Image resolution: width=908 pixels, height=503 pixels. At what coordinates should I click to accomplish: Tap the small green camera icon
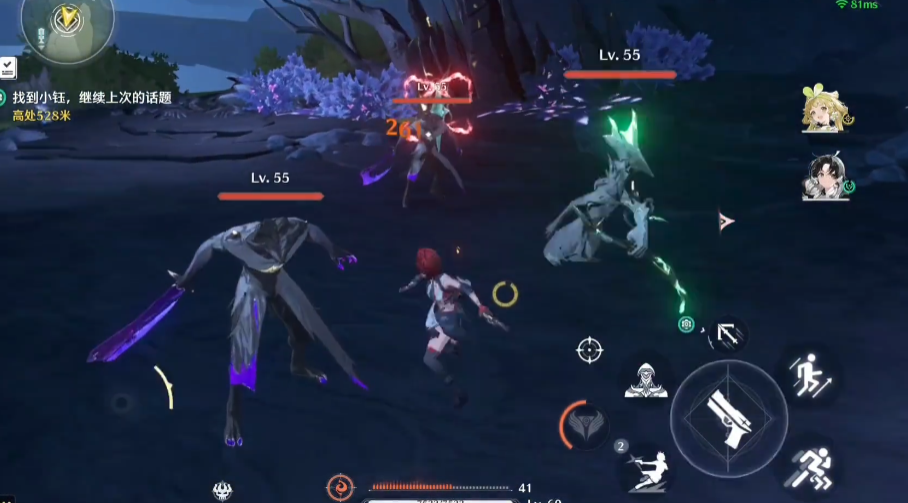point(686,324)
